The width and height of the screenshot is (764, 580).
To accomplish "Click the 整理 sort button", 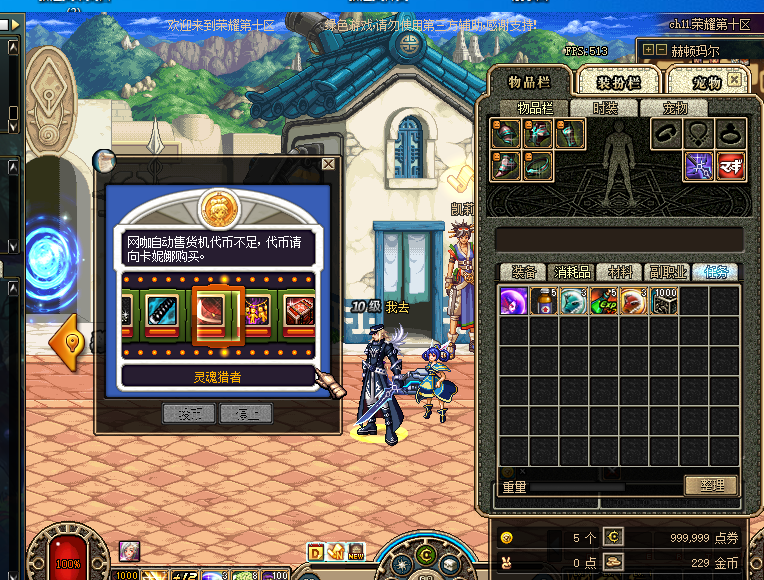I will click(x=711, y=486).
